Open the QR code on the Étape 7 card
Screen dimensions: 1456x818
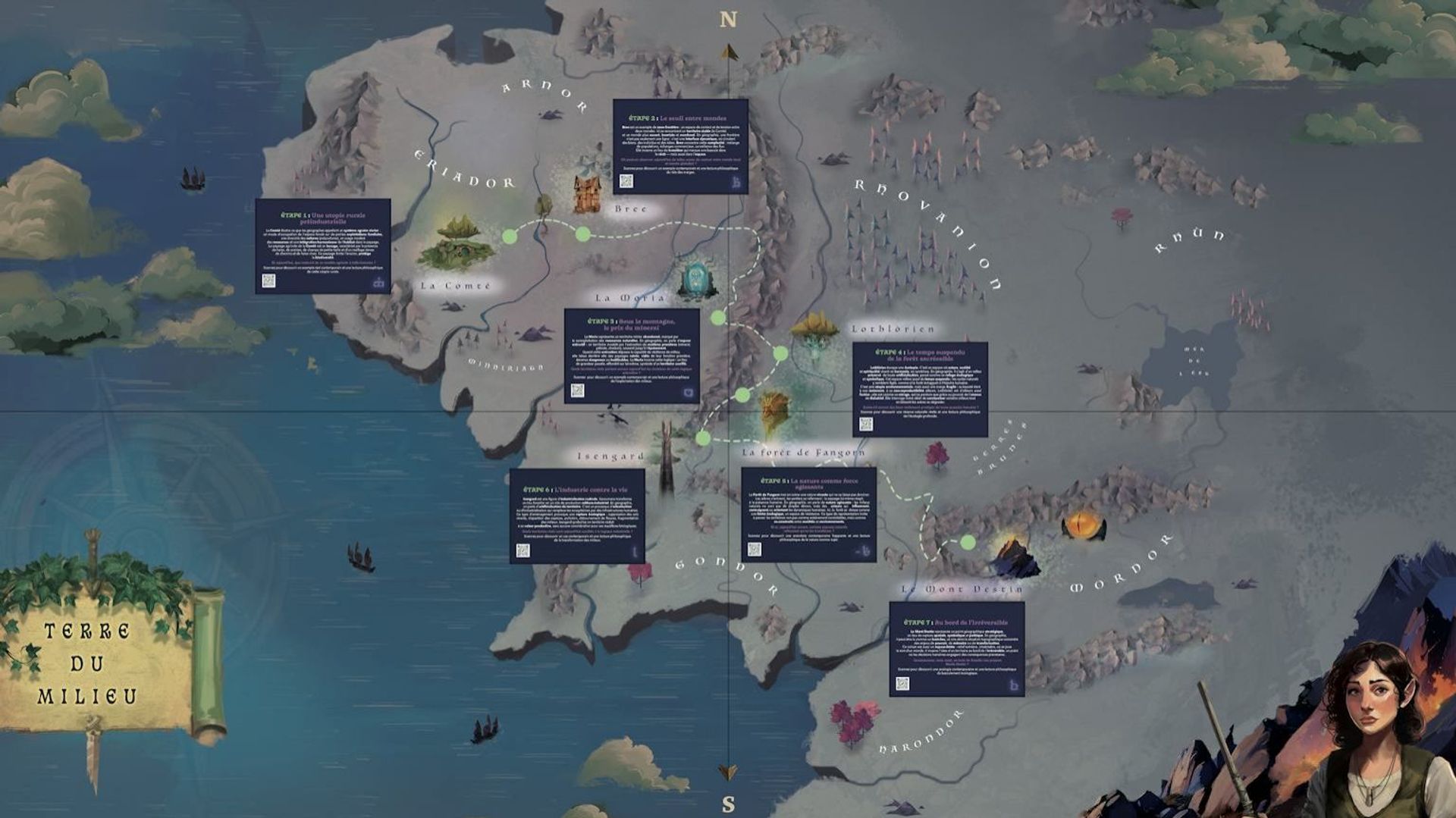point(902,683)
